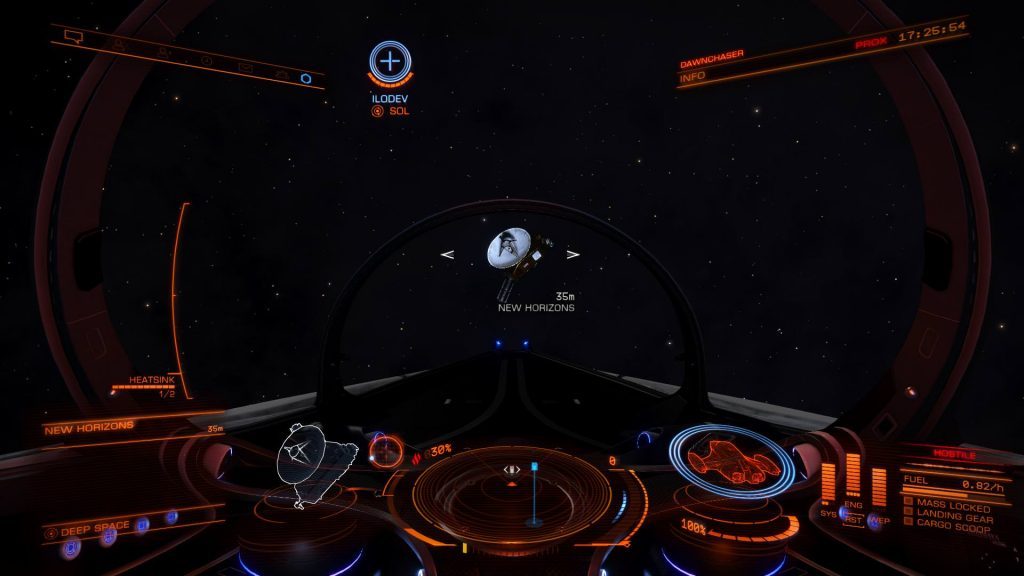Divert power to ENG
The height and width of the screenshot is (576, 1024).
pyautogui.click(x=853, y=505)
